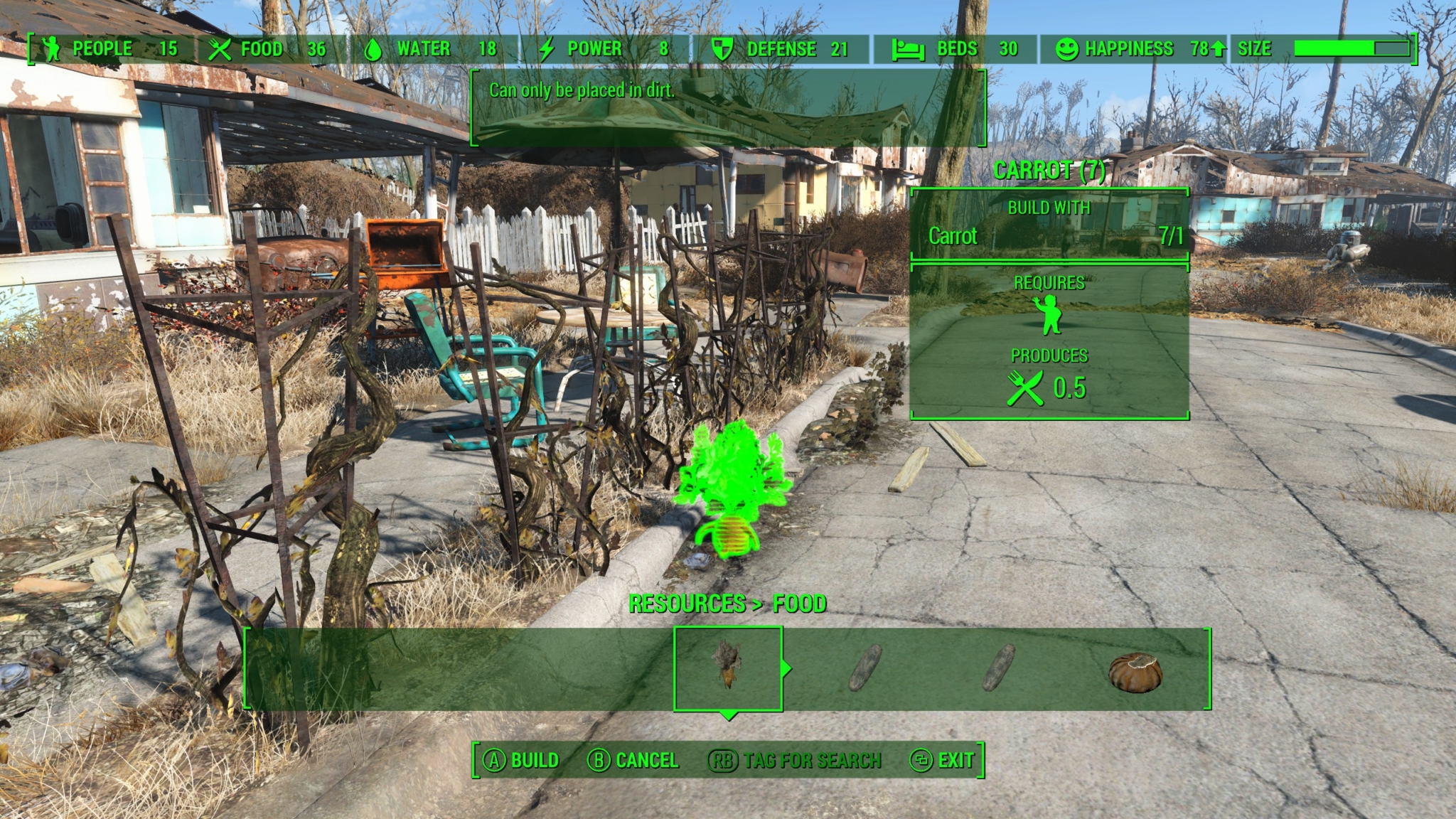This screenshot has height=819, width=1456.
Task: Select the carrot crop in the food bar
Action: 728,668
